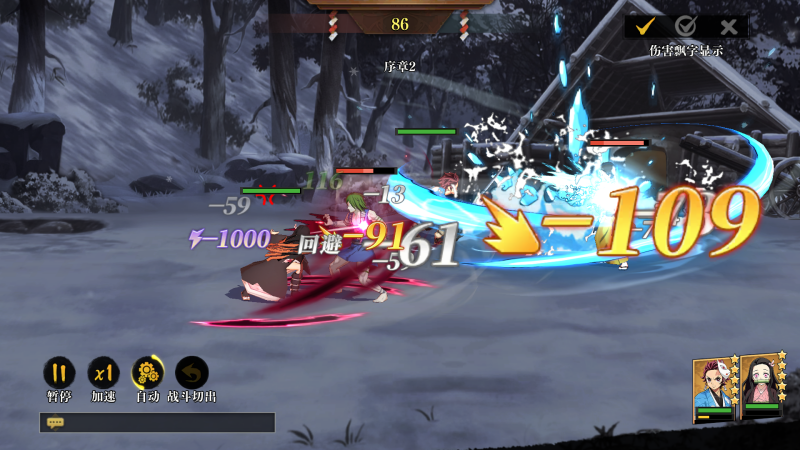The image size is (800, 450).
Task: Turn off damage text with the X option
Action: (x=729, y=27)
